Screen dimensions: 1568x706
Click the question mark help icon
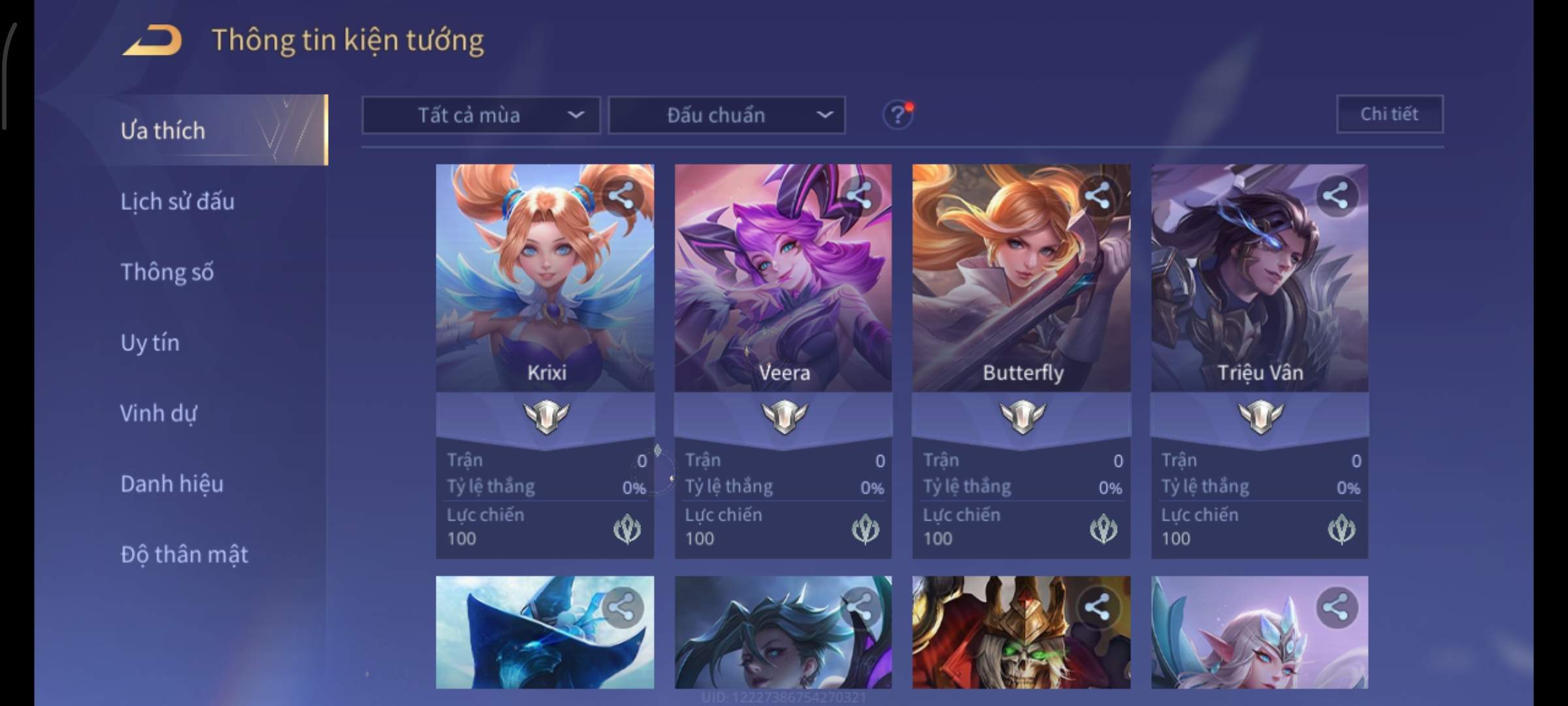pyautogui.click(x=897, y=115)
